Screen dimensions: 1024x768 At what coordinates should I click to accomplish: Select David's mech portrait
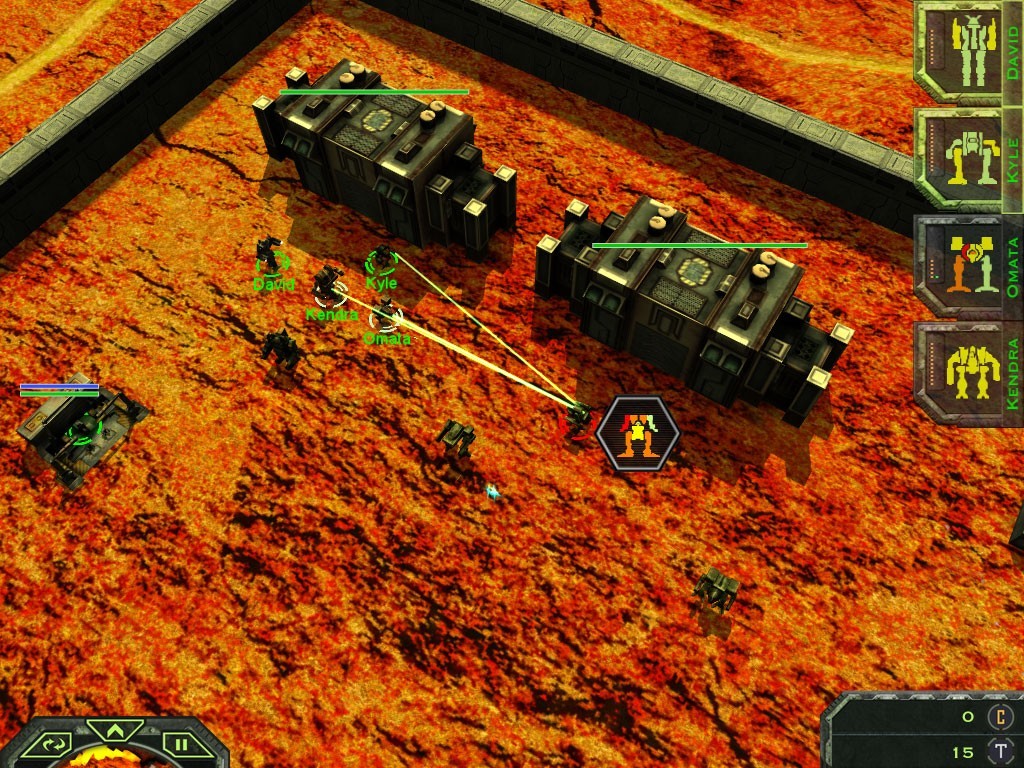click(959, 50)
